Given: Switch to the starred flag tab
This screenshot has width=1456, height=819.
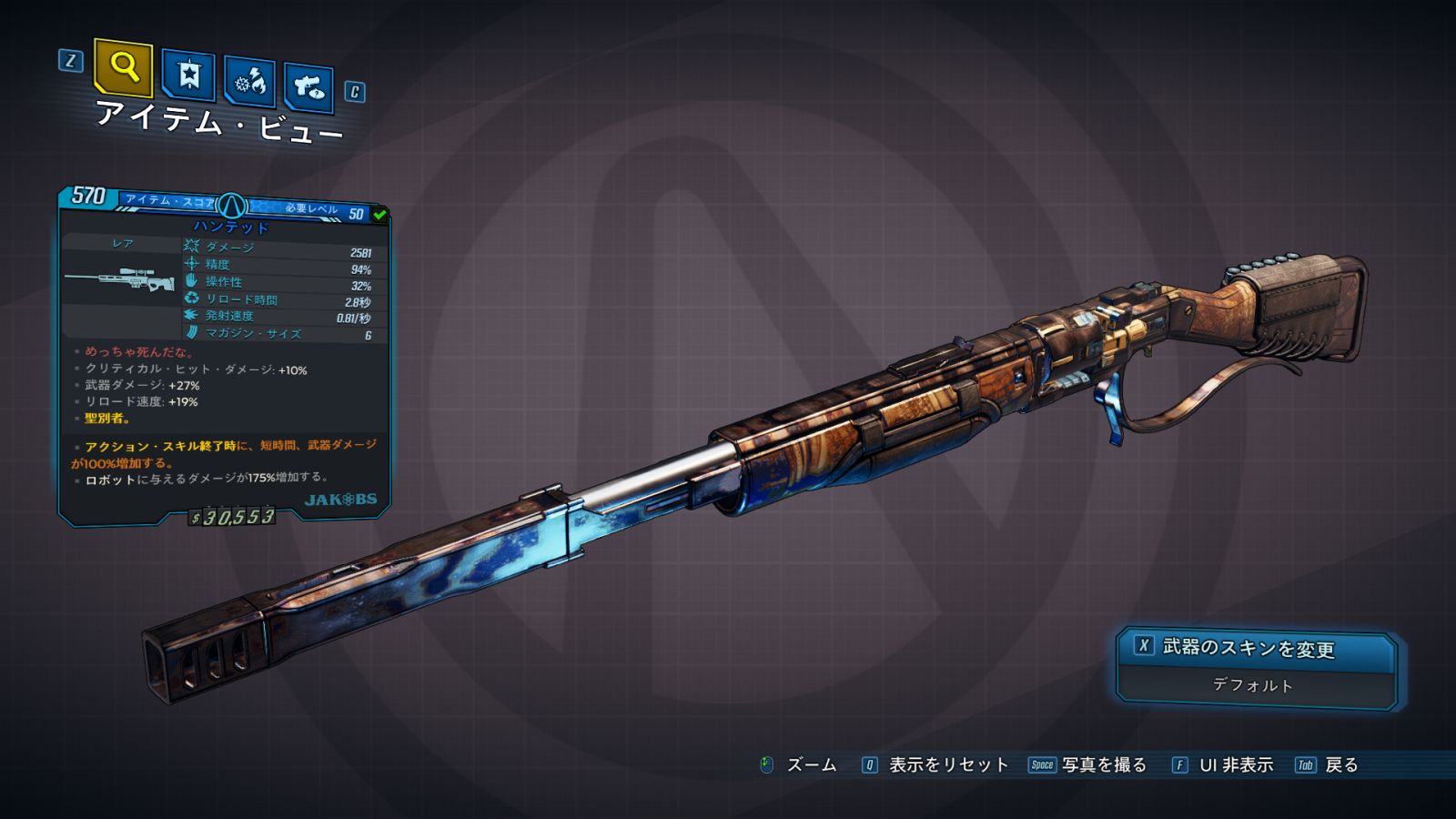Looking at the screenshot, I should (x=188, y=76).
